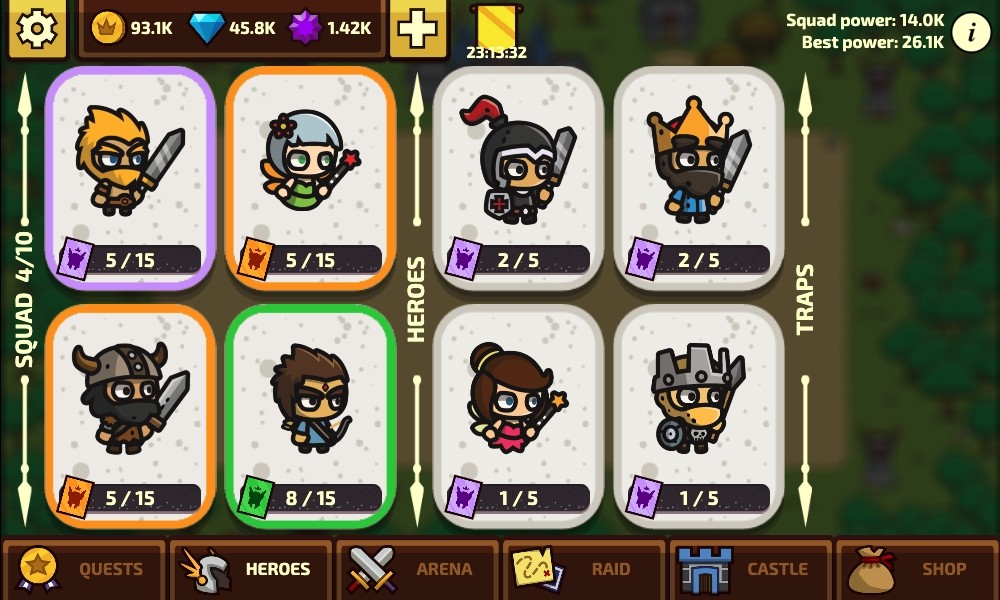Go to the Arena tab
Image resolution: width=1000 pixels, height=600 pixels.
tap(417, 569)
